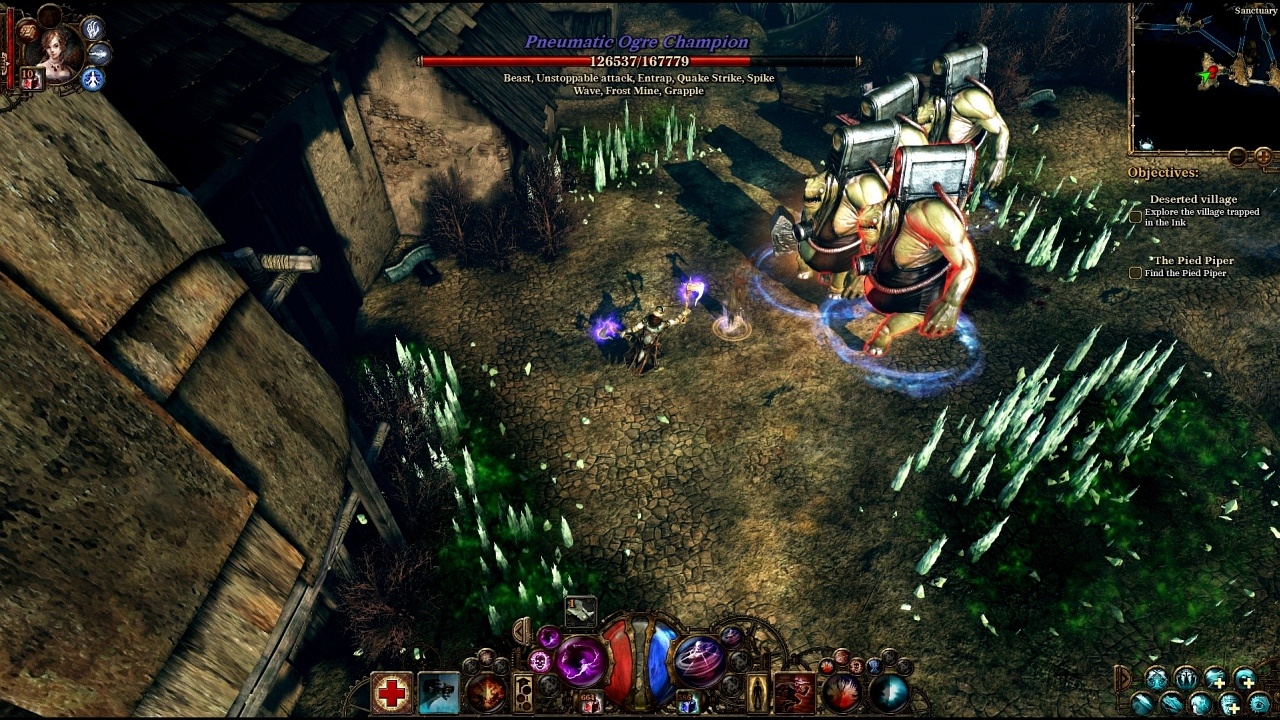Activate the red burst skill orb
Viewport: 1280px width, 720px height.
(842, 693)
